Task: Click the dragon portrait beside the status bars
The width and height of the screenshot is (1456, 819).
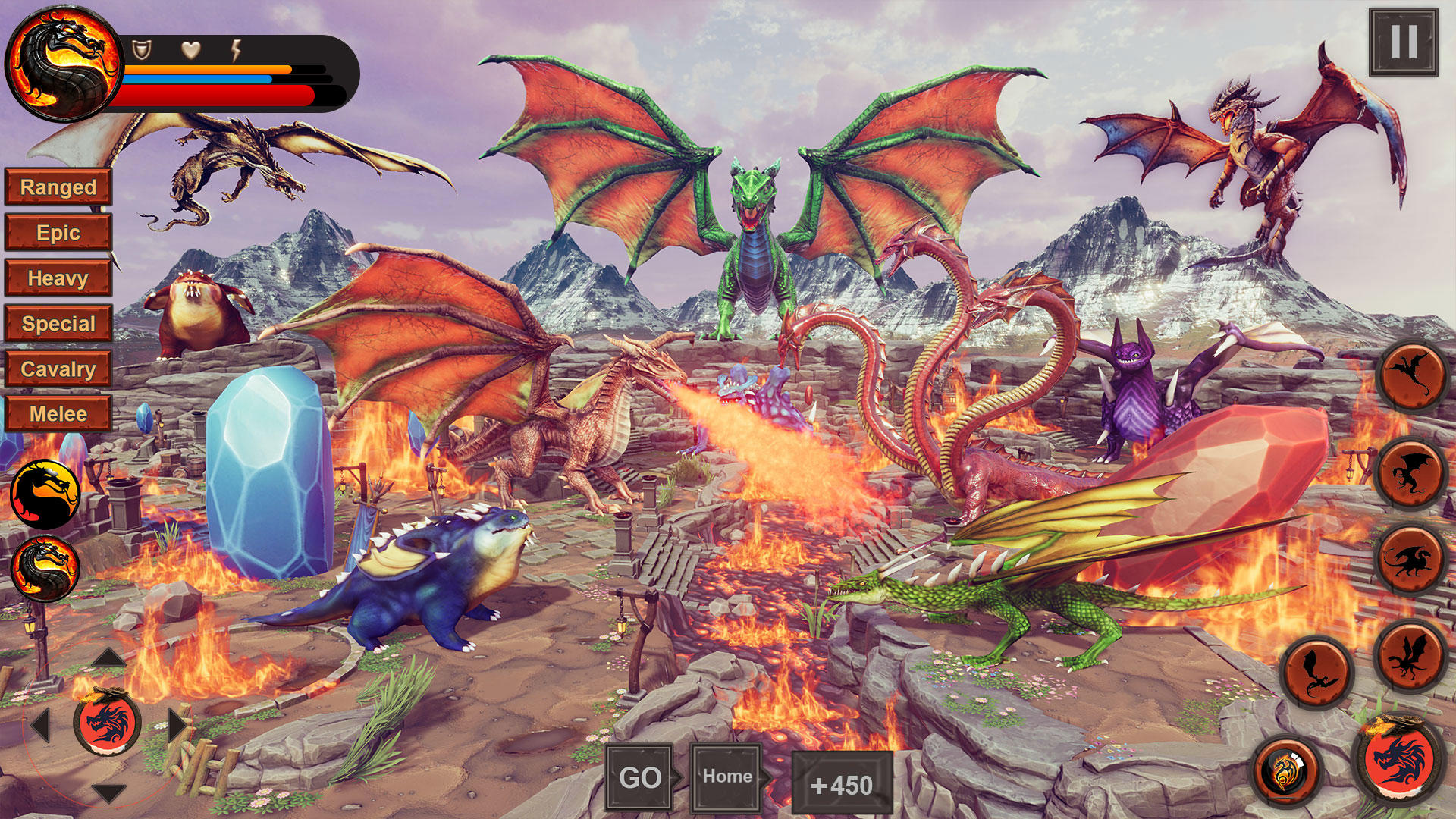Action: 64,64
